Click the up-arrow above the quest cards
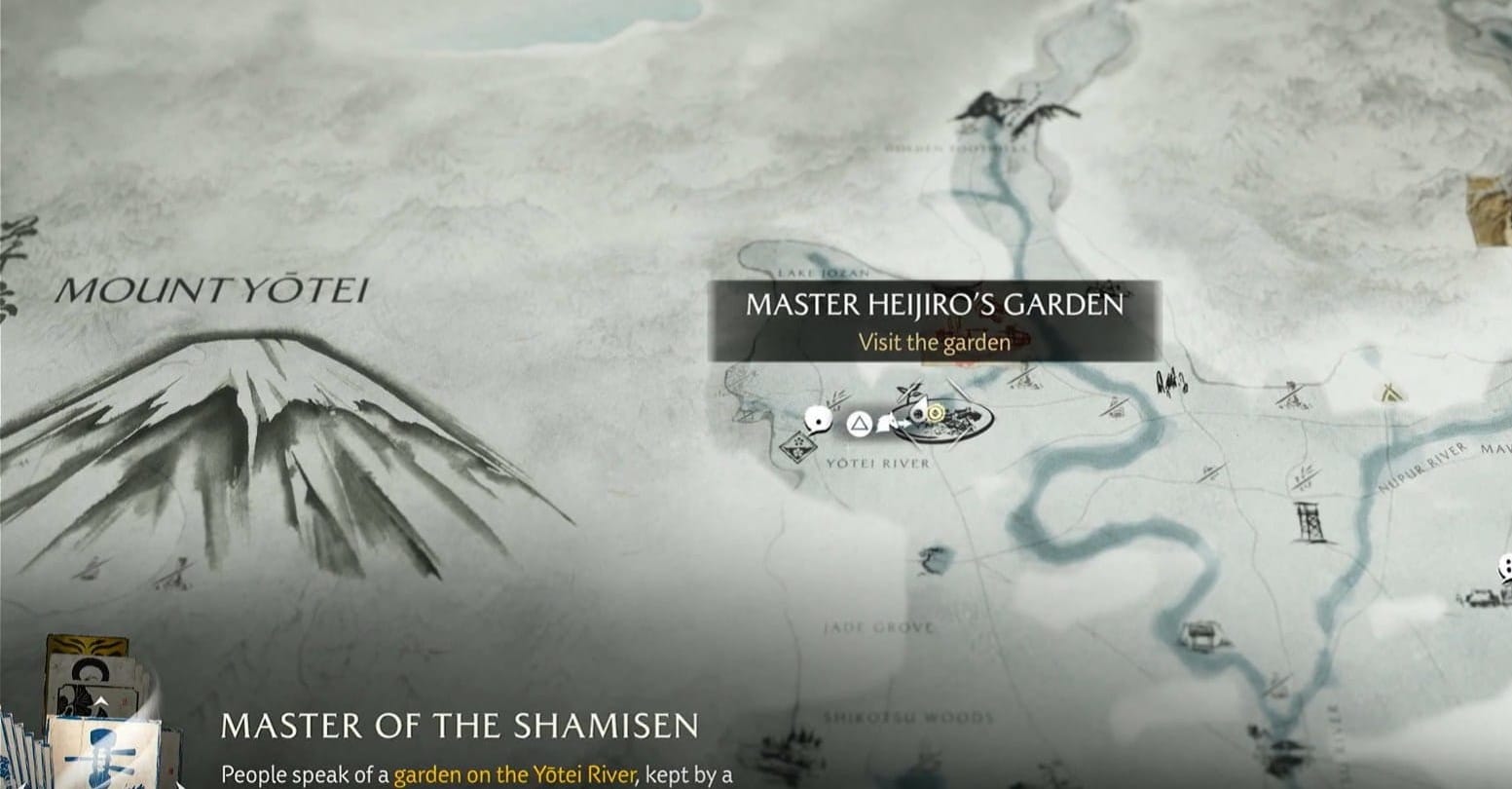The height and width of the screenshot is (789, 1512). pyautogui.click(x=100, y=700)
